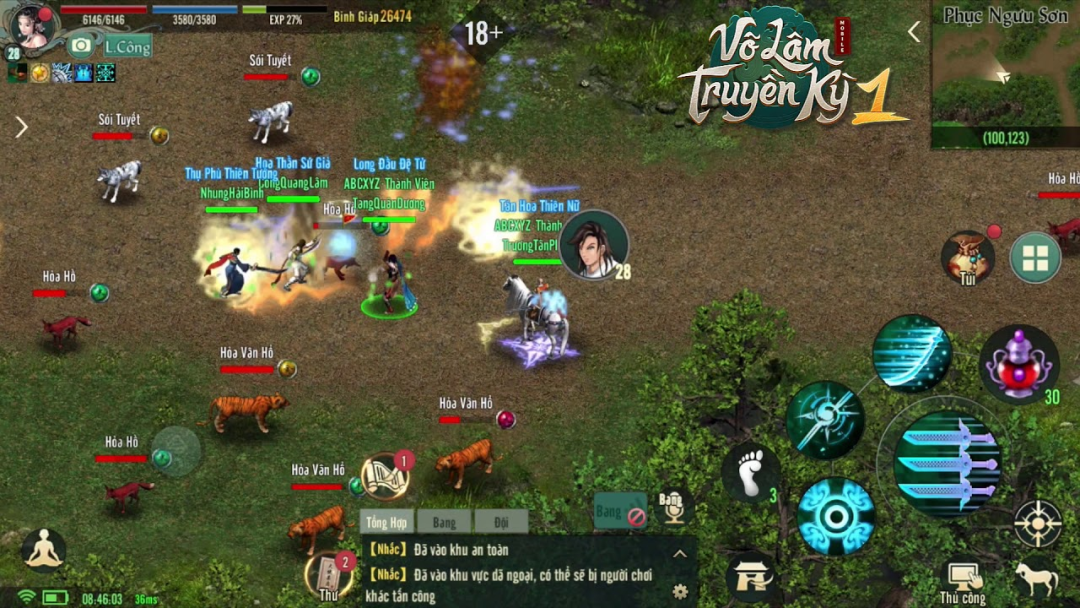Open the Túi bag inventory

point(967,257)
